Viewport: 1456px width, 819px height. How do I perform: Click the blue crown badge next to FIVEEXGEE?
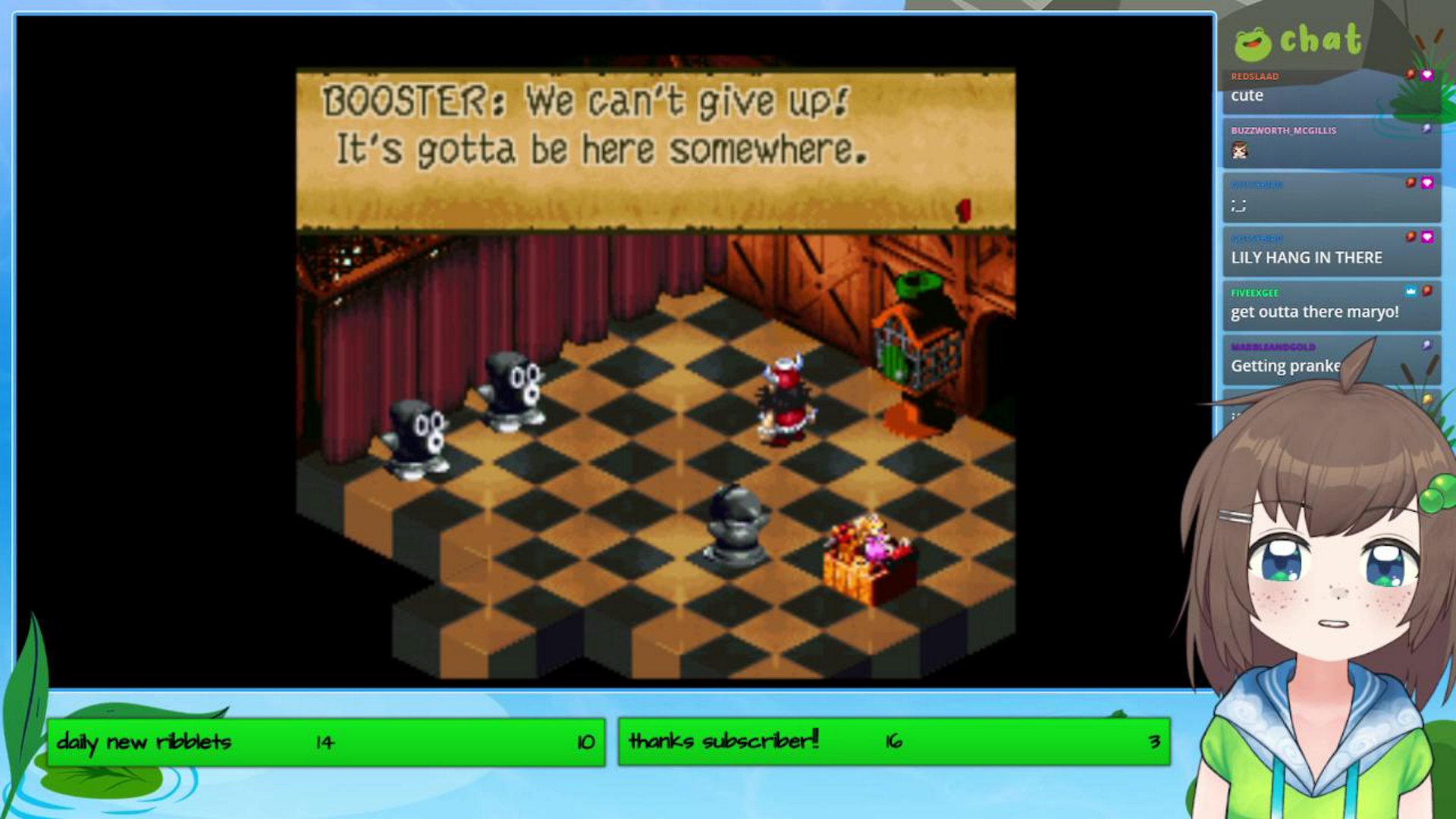coord(1410,291)
